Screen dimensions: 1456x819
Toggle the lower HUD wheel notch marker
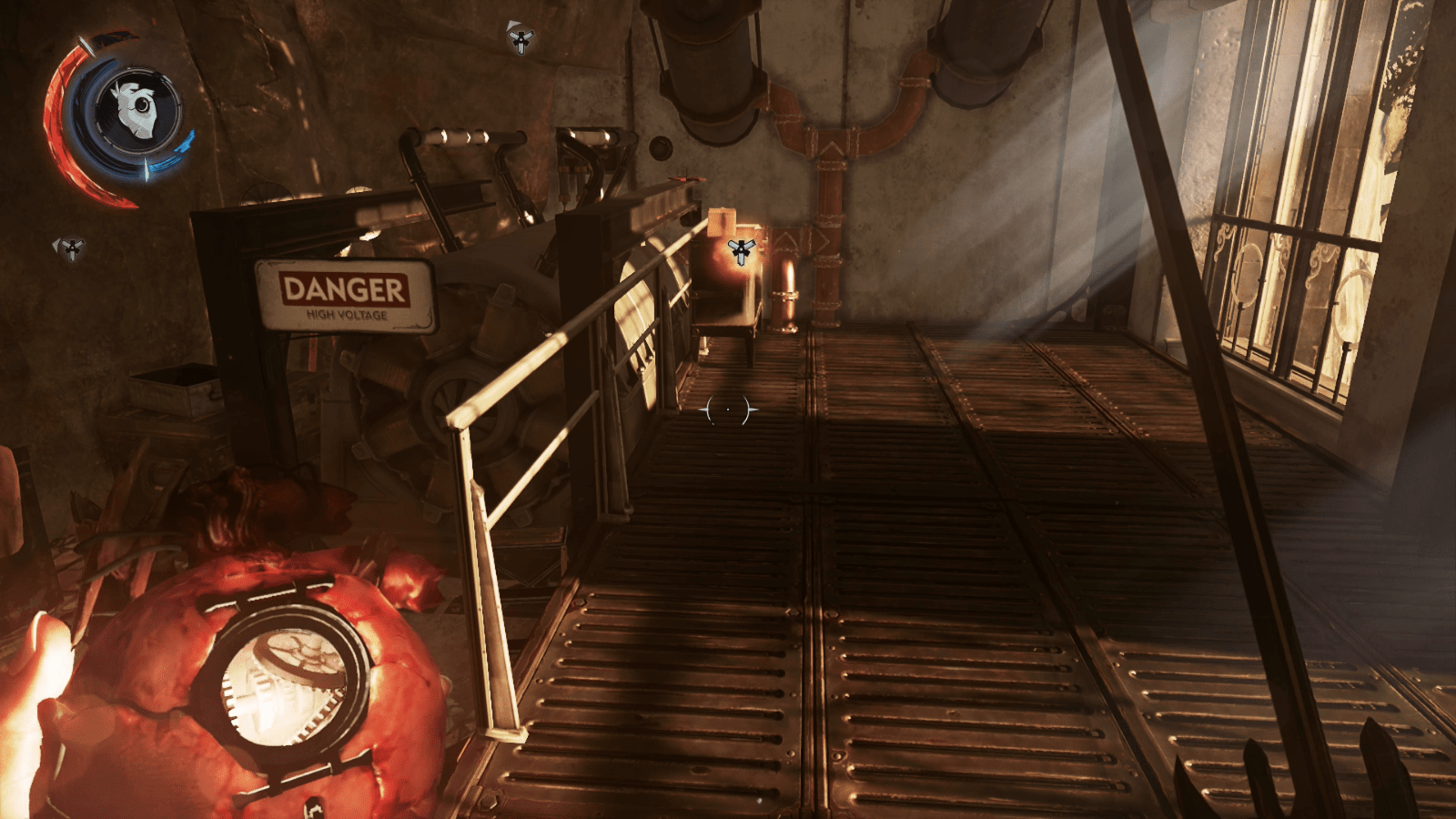146,168
